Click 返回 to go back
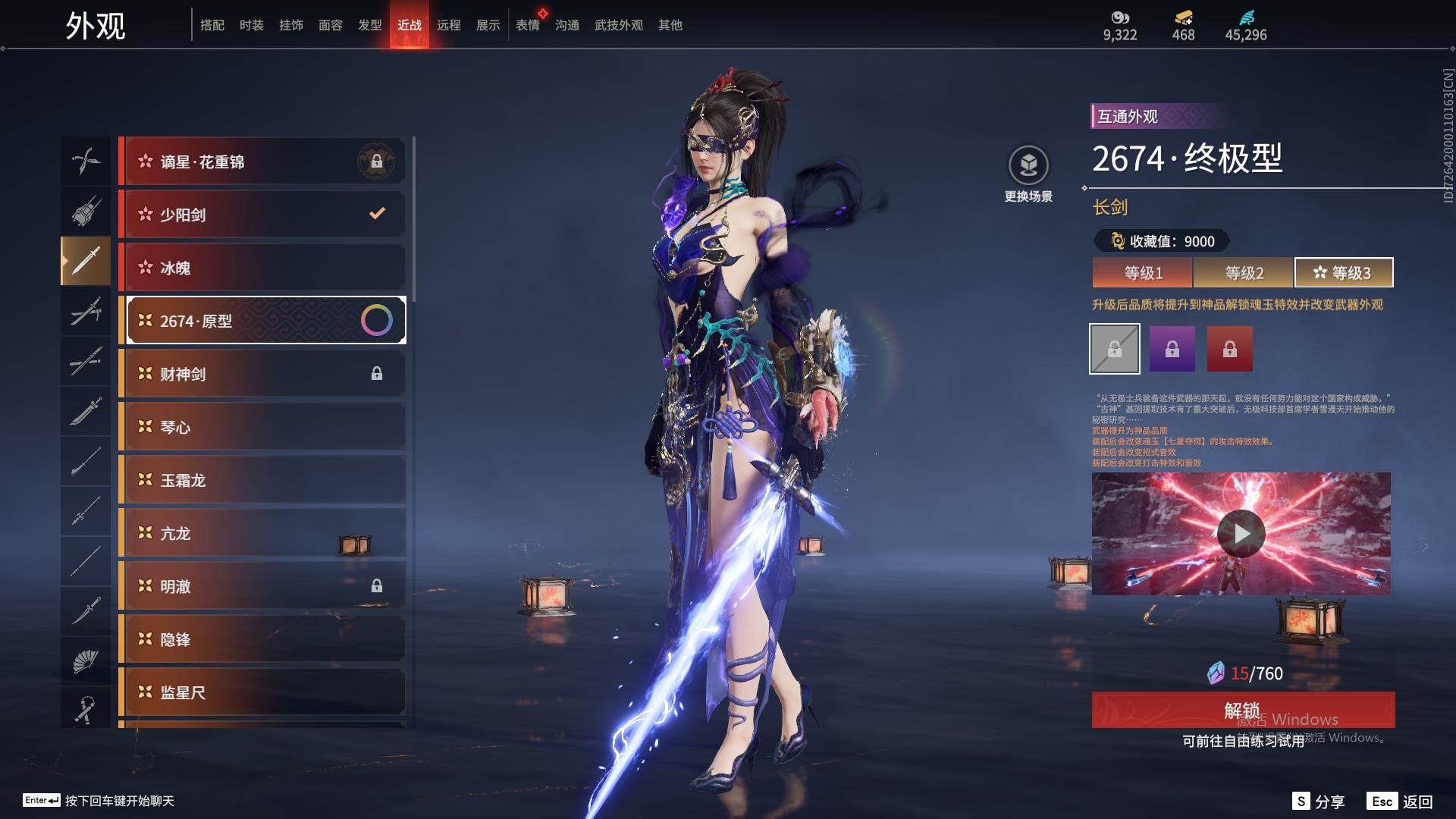The width and height of the screenshot is (1456, 819). 1401,802
